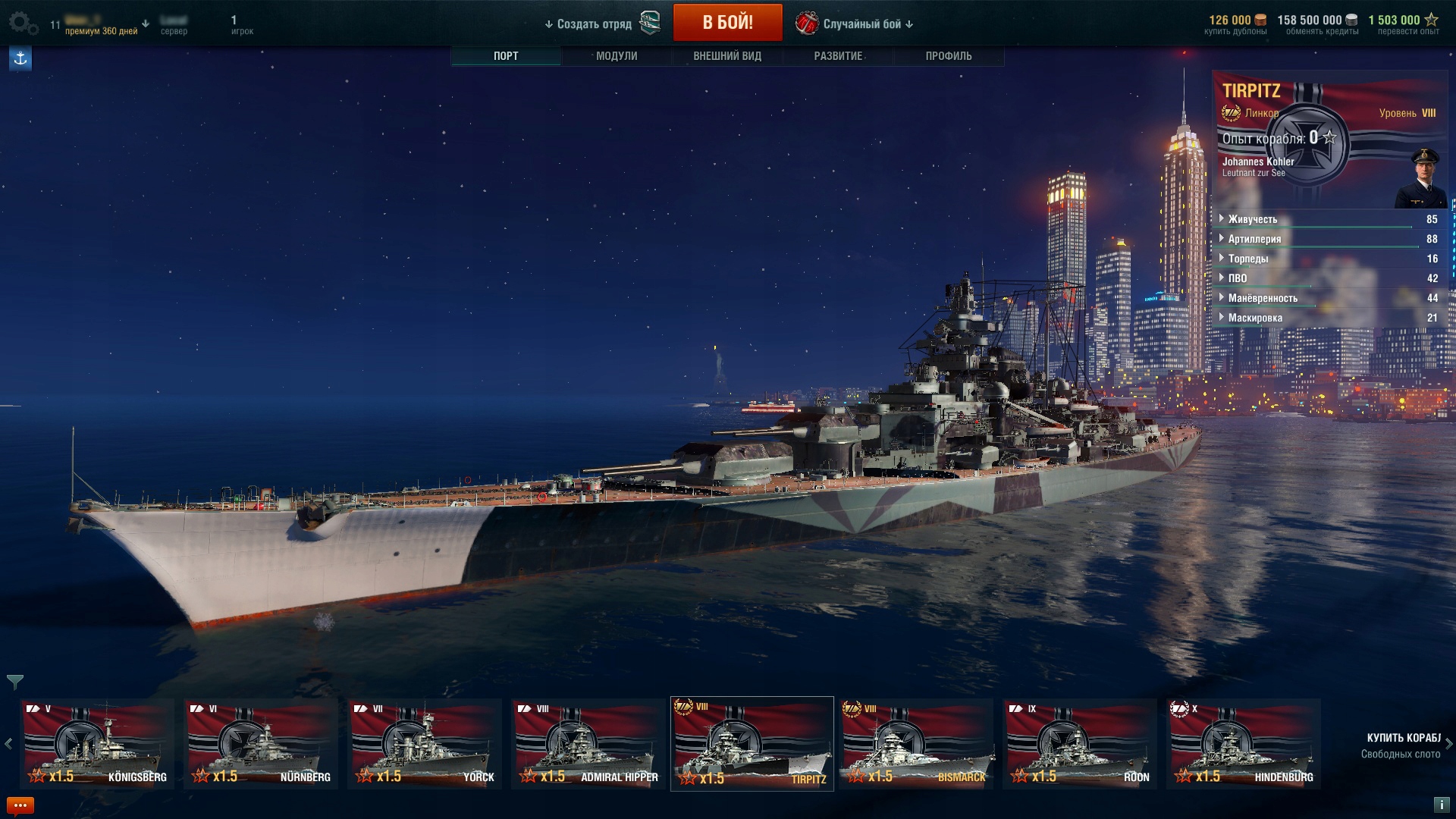1456x819 pixels.
Task: Show the ПРОФИЛЬ tab
Action: (948, 56)
